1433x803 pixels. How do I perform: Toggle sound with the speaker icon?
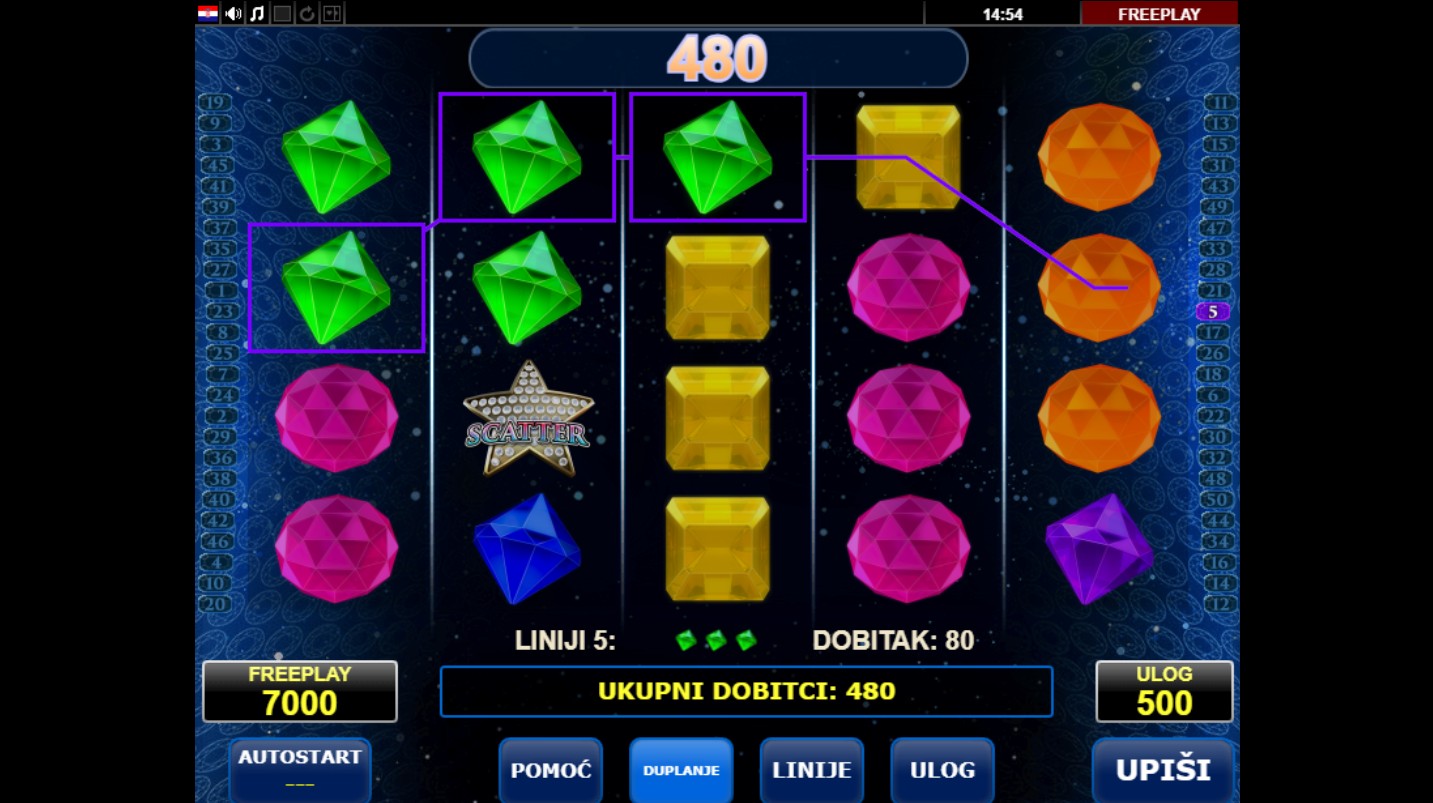tap(234, 13)
